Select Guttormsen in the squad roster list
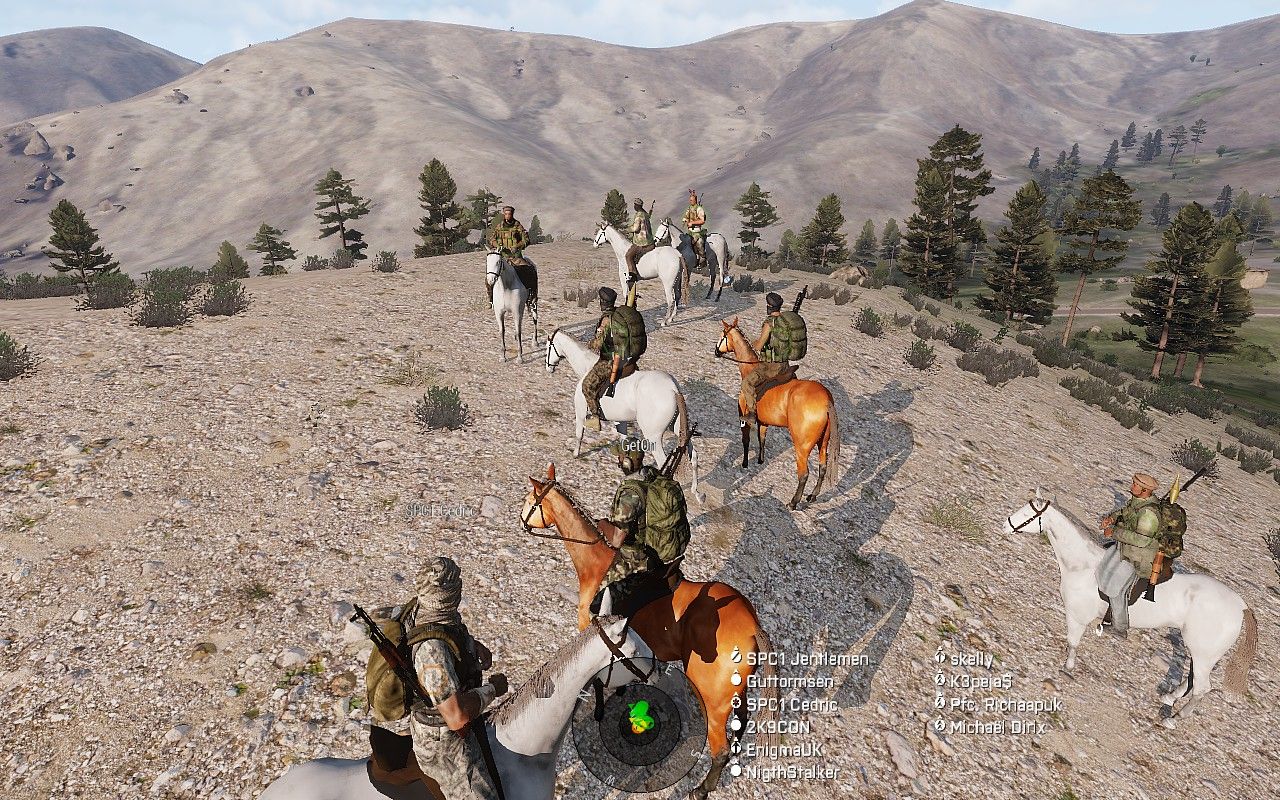 click(x=790, y=681)
